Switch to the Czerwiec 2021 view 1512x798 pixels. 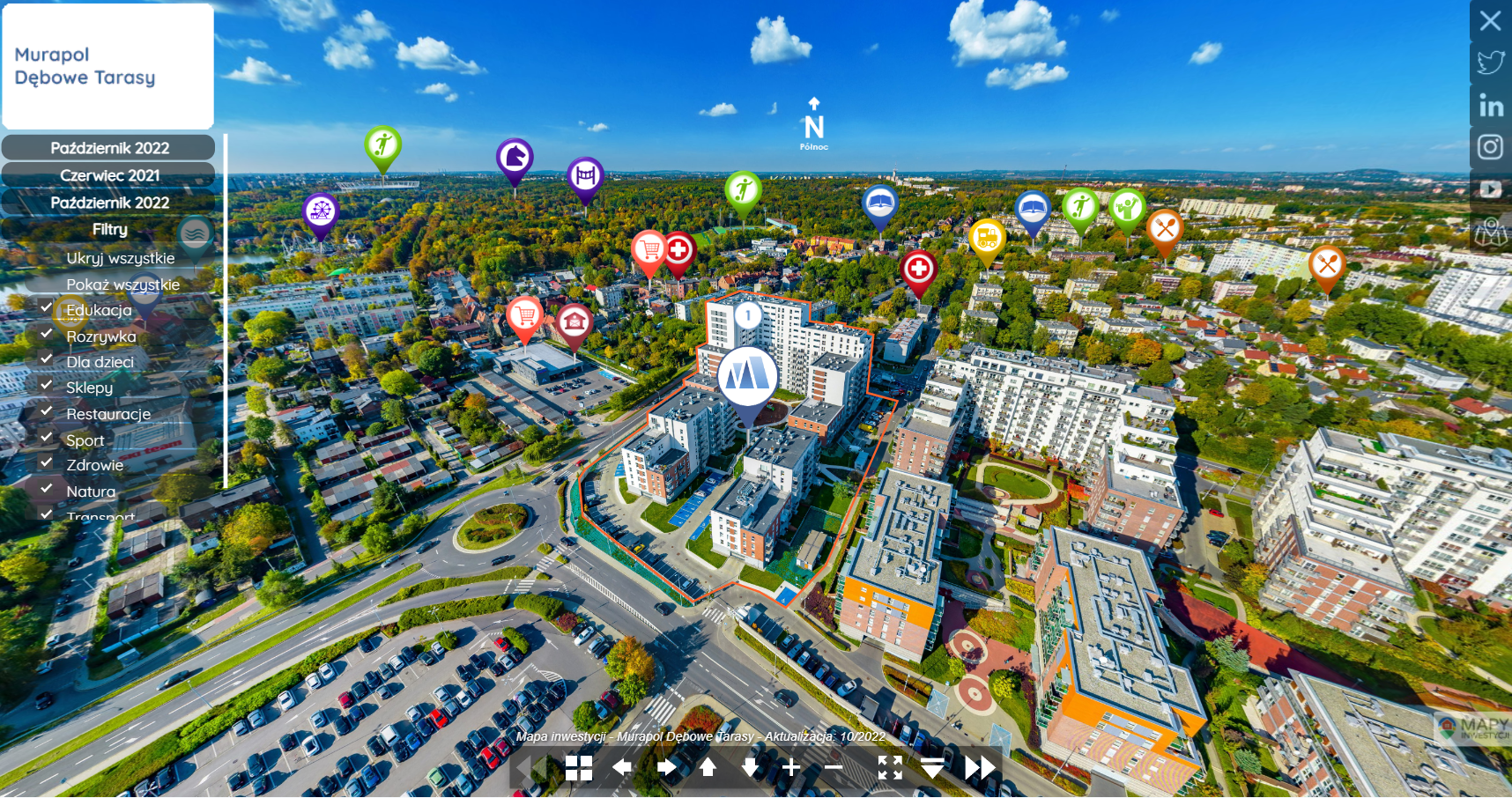pyautogui.click(x=109, y=175)
